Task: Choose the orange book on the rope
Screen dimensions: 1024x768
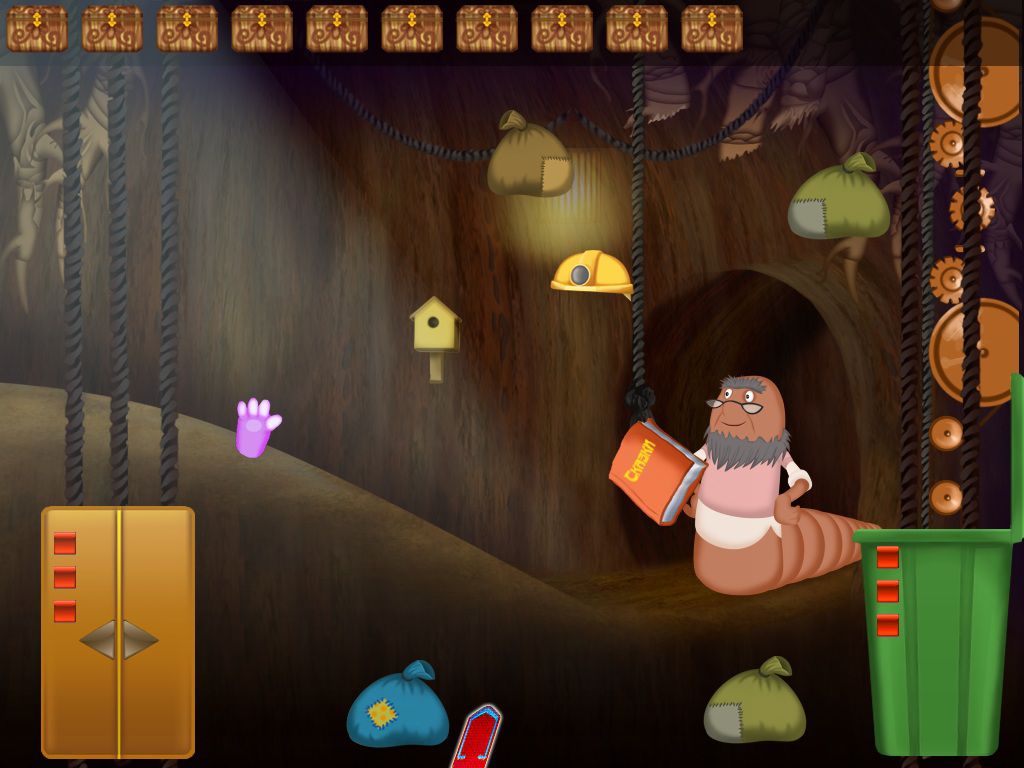Action: 655,471
